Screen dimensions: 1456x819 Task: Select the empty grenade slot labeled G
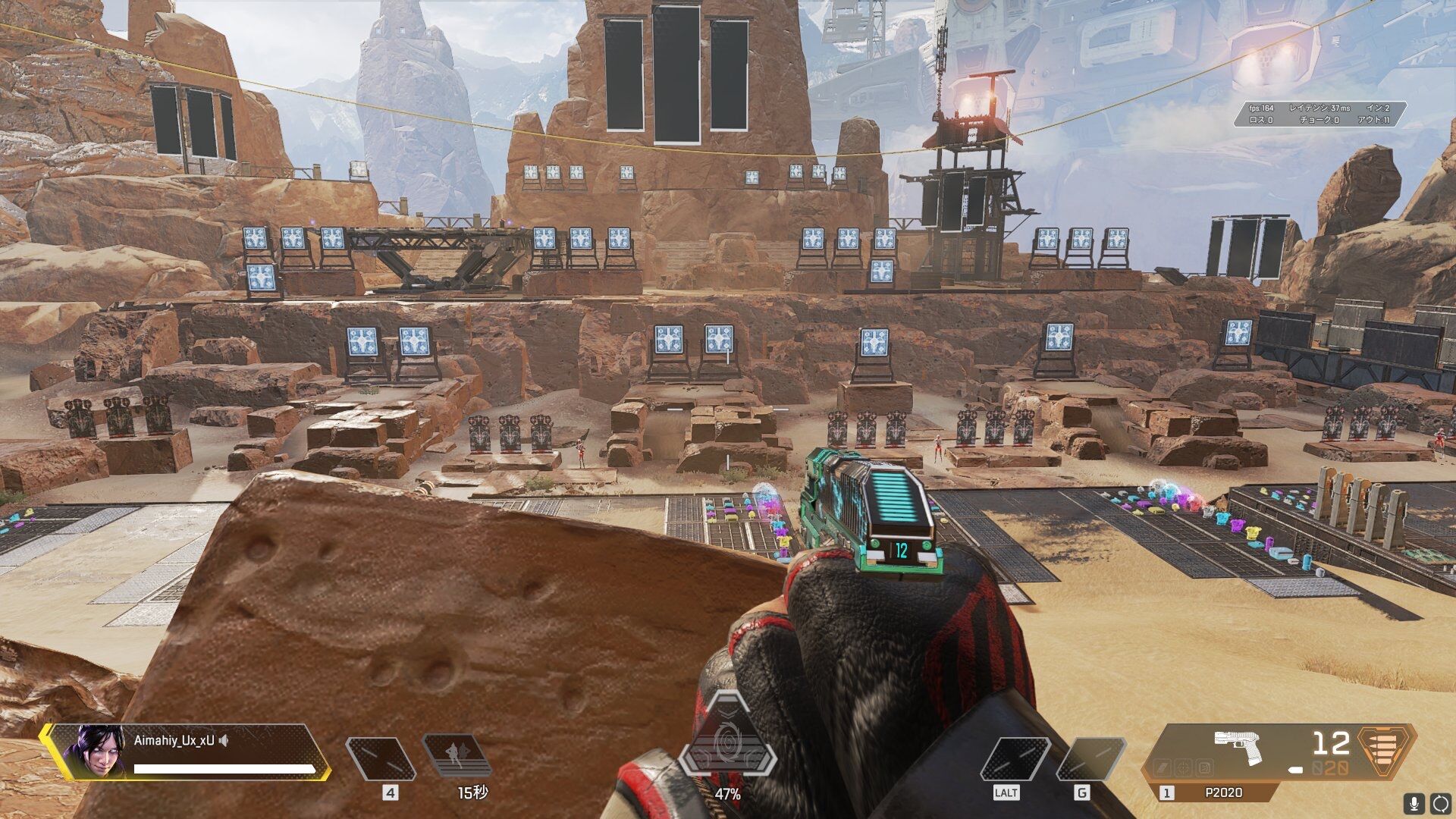pos(1090,759)
